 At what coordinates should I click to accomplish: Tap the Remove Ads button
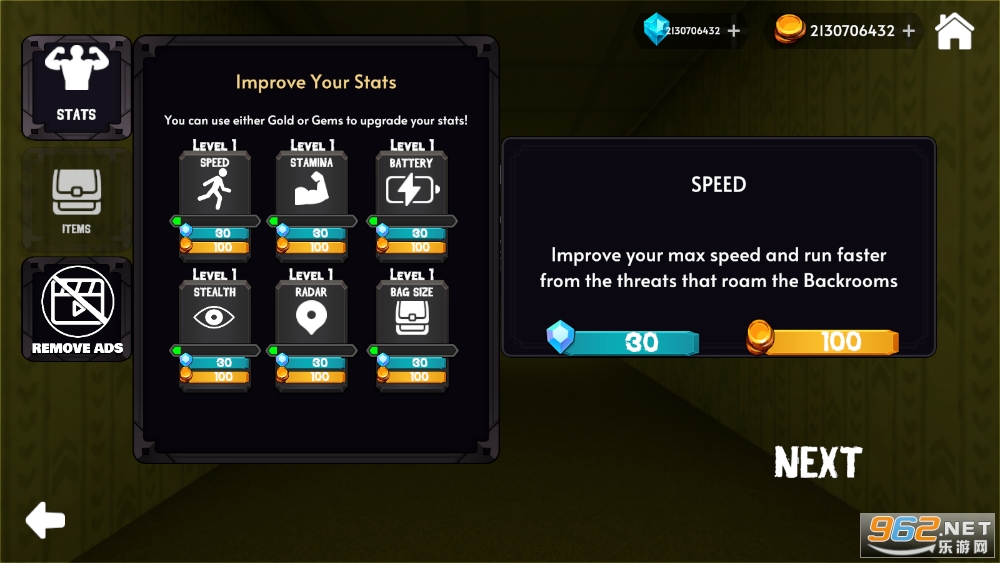pos(77,309)
